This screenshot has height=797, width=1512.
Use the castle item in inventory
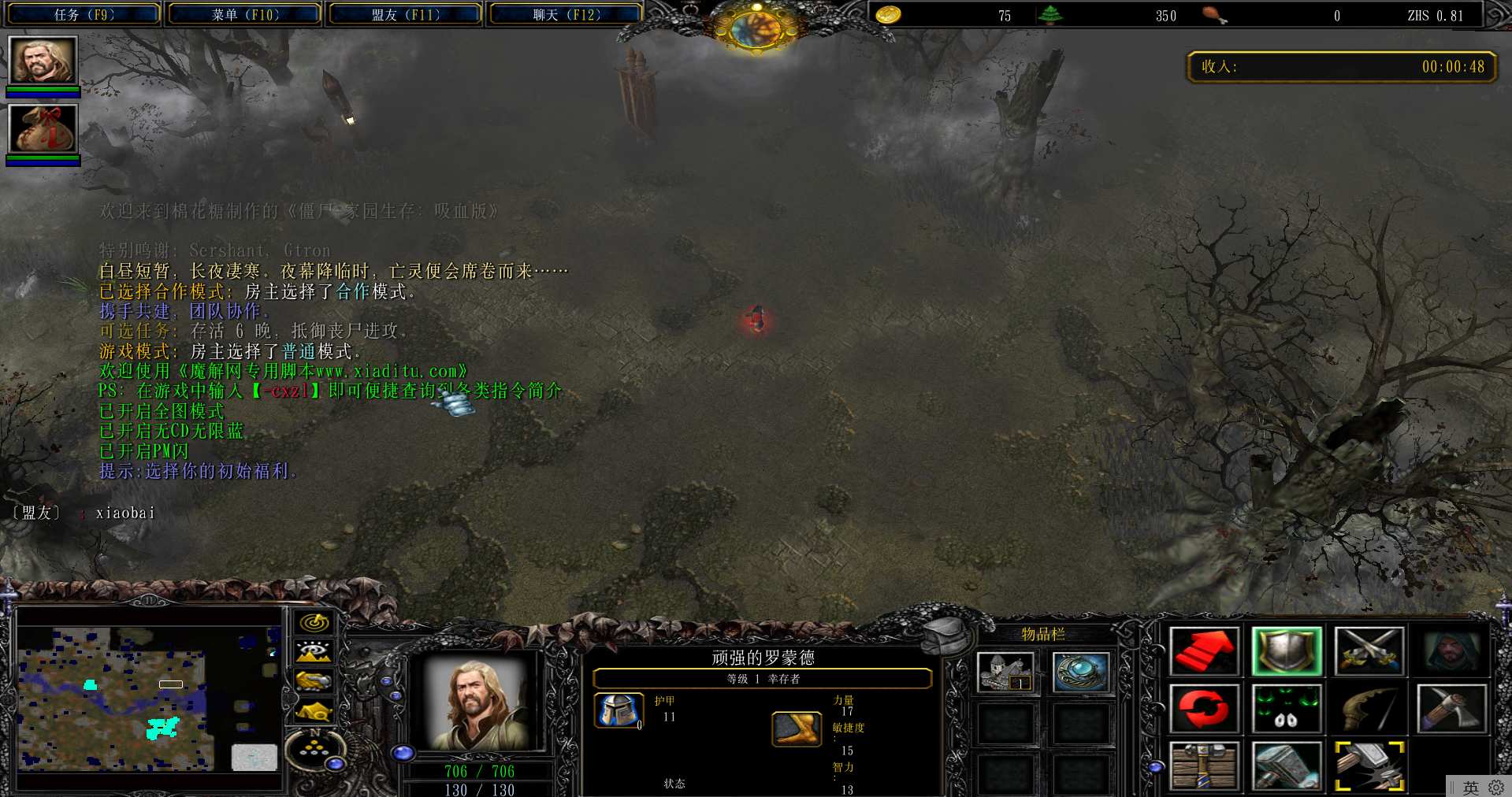coord(1005,673)
